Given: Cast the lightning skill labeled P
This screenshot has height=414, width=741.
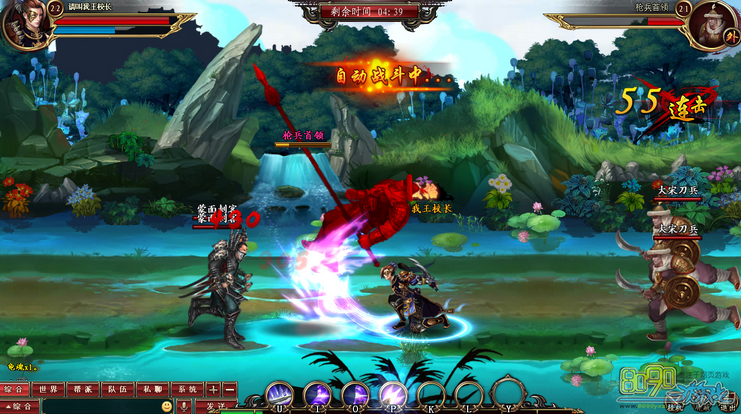Looking at the screenshot, I should pos(392,394).
